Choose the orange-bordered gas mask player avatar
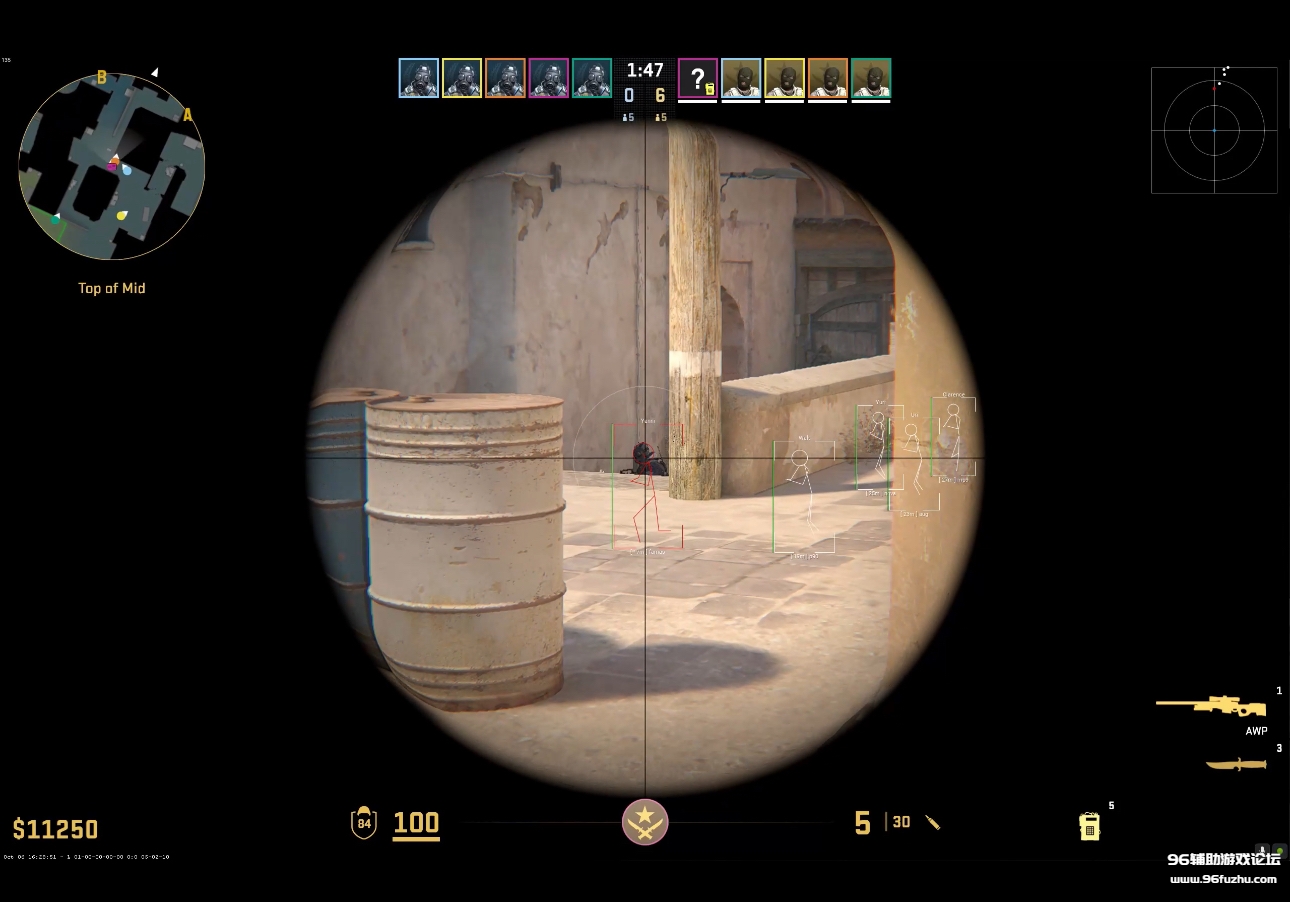Screen dimensions: 1290x902 505,78
